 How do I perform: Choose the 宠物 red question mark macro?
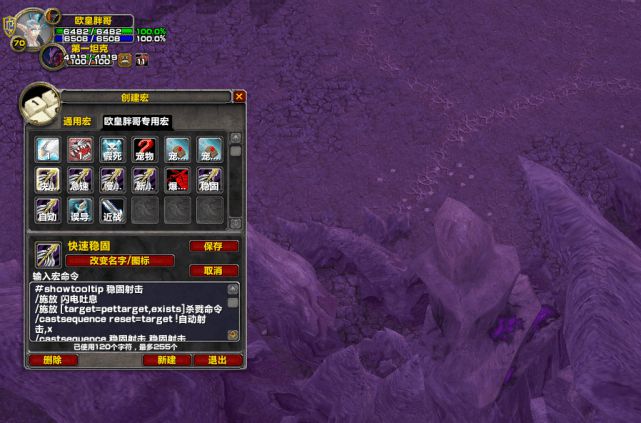click(x=145, y=150)
